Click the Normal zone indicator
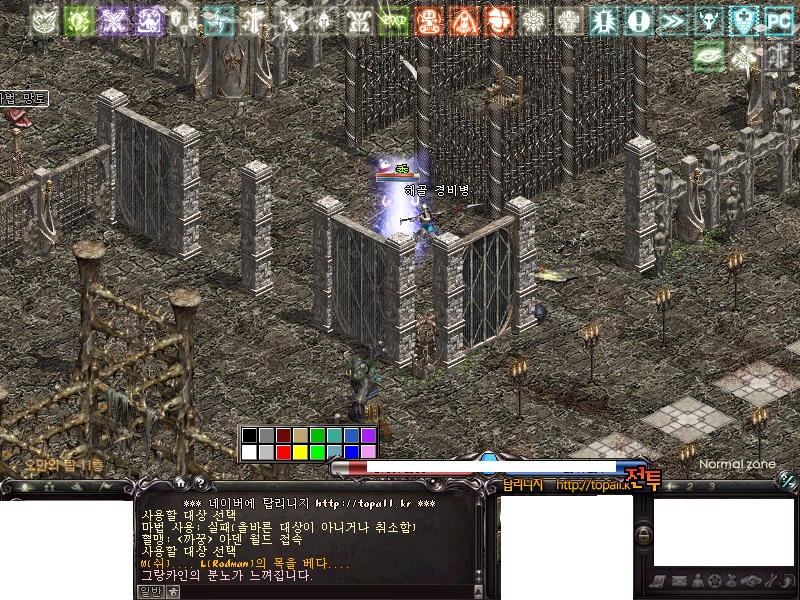Viewport: 800px width, 600px height. point(736,464)
